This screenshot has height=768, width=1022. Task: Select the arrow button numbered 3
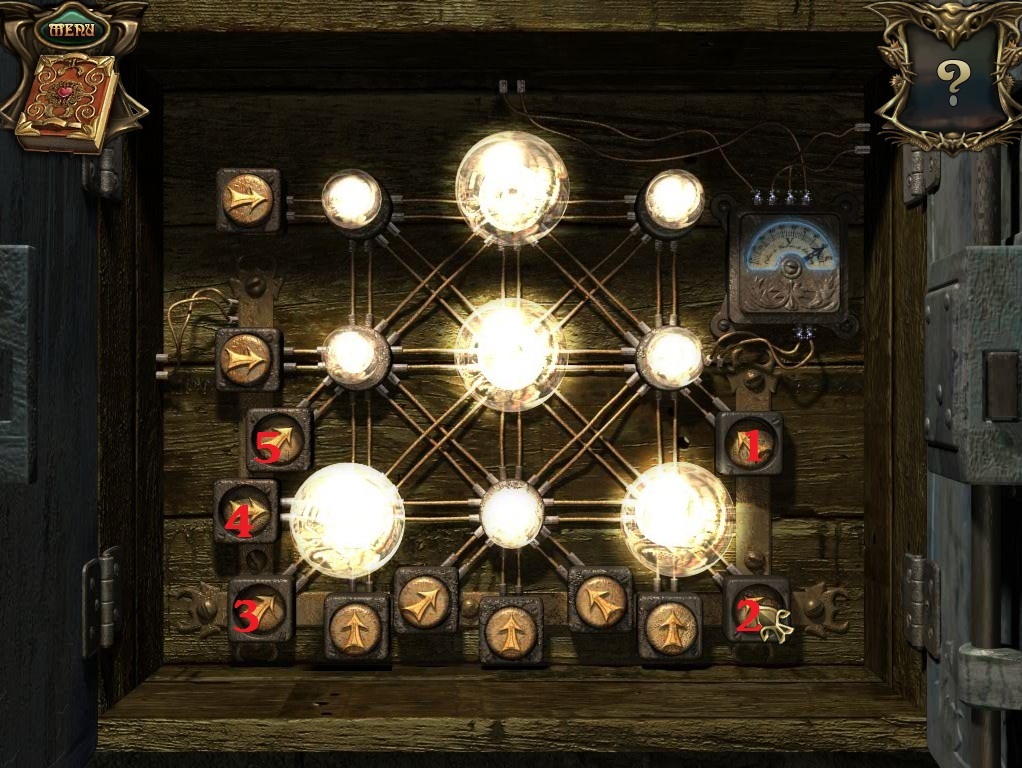[261, 609]
